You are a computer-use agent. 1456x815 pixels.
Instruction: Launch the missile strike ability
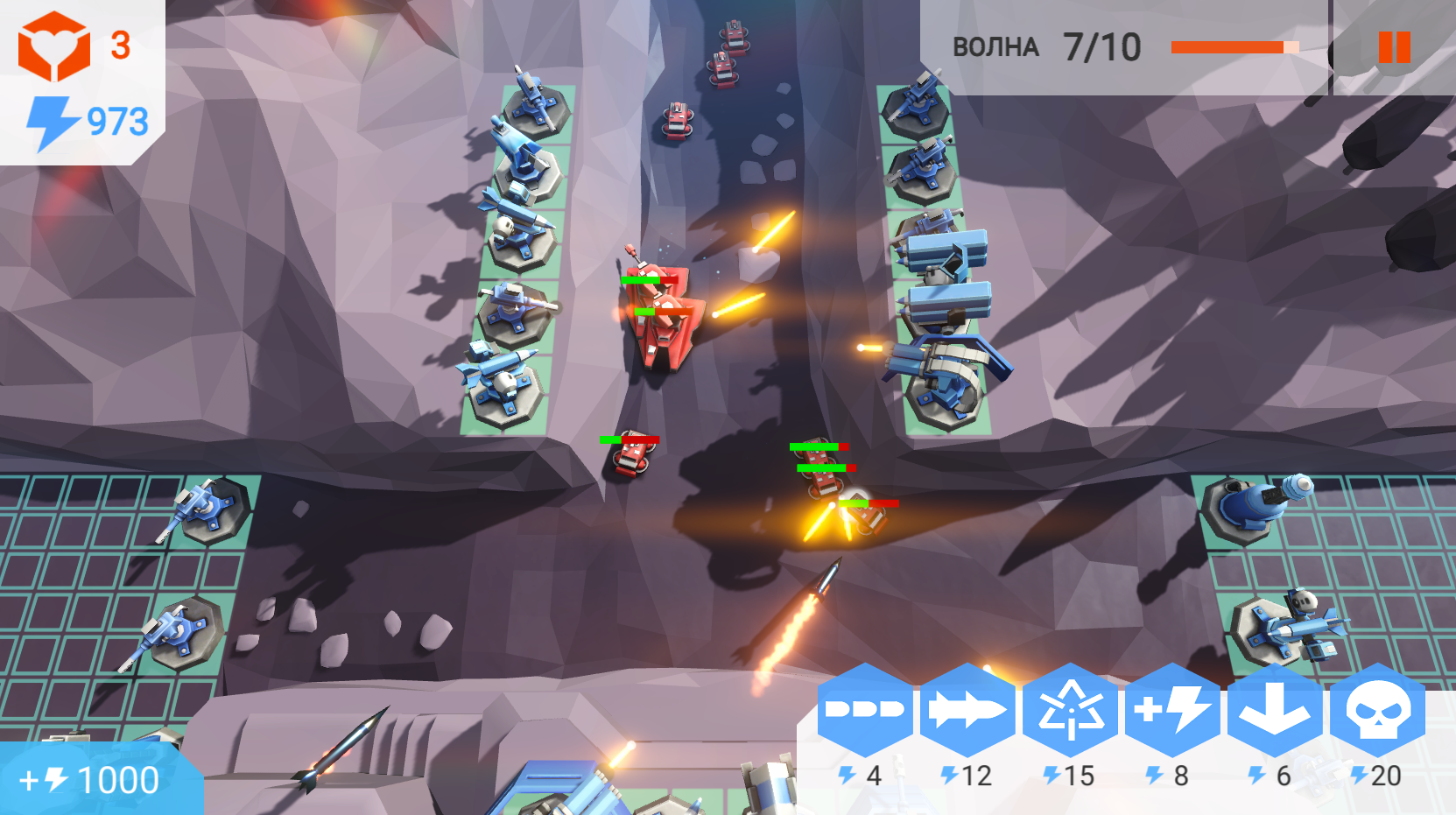tap(967, 714)
